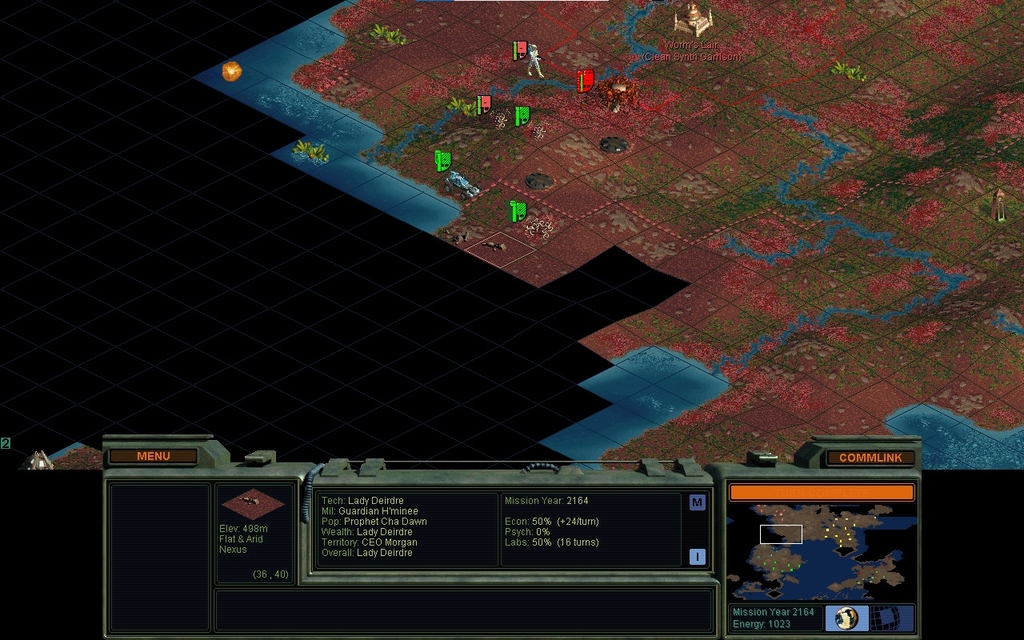Select the planet globe icon

846,618
